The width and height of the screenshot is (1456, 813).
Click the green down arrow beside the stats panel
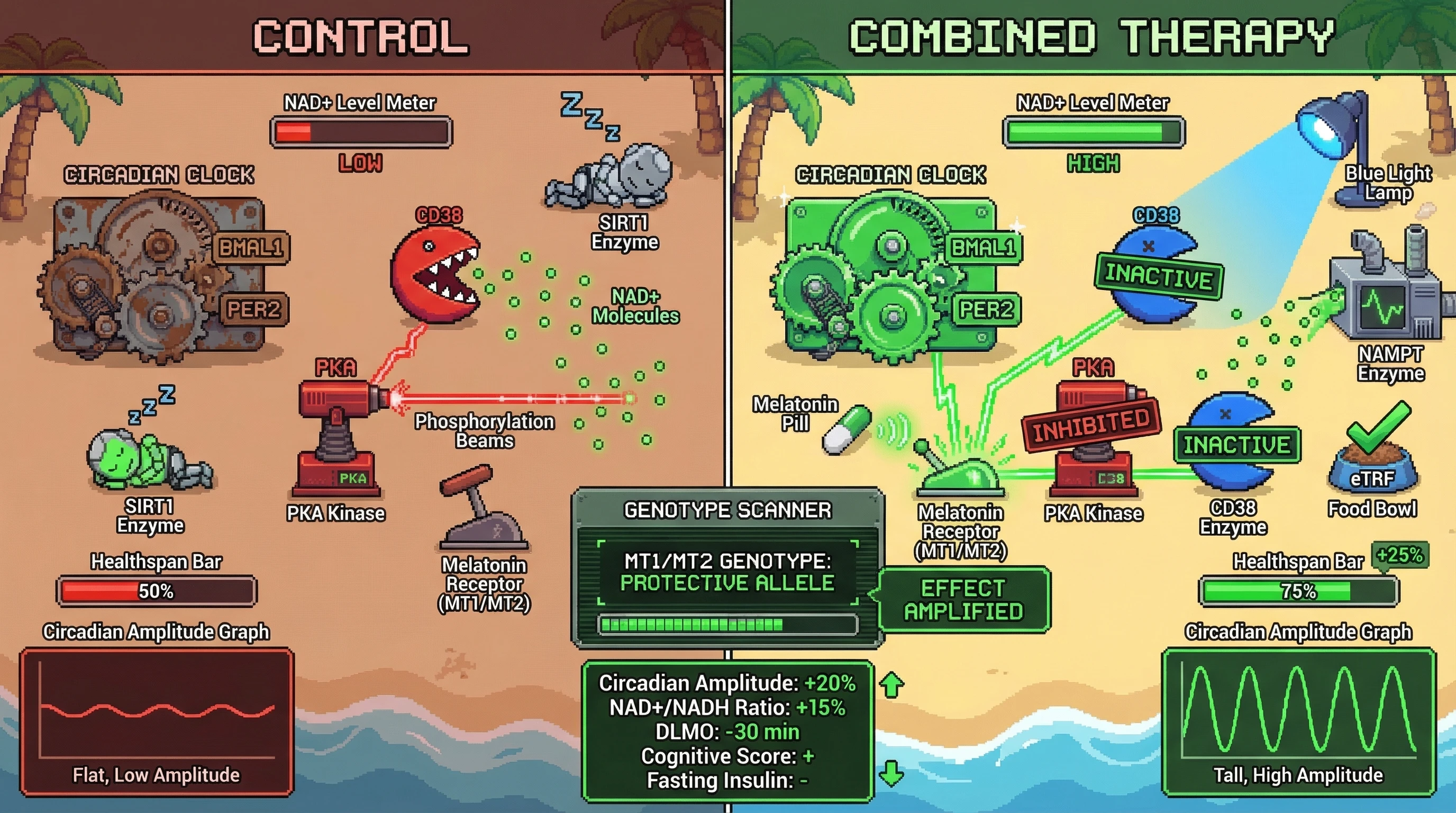point(891,773)
